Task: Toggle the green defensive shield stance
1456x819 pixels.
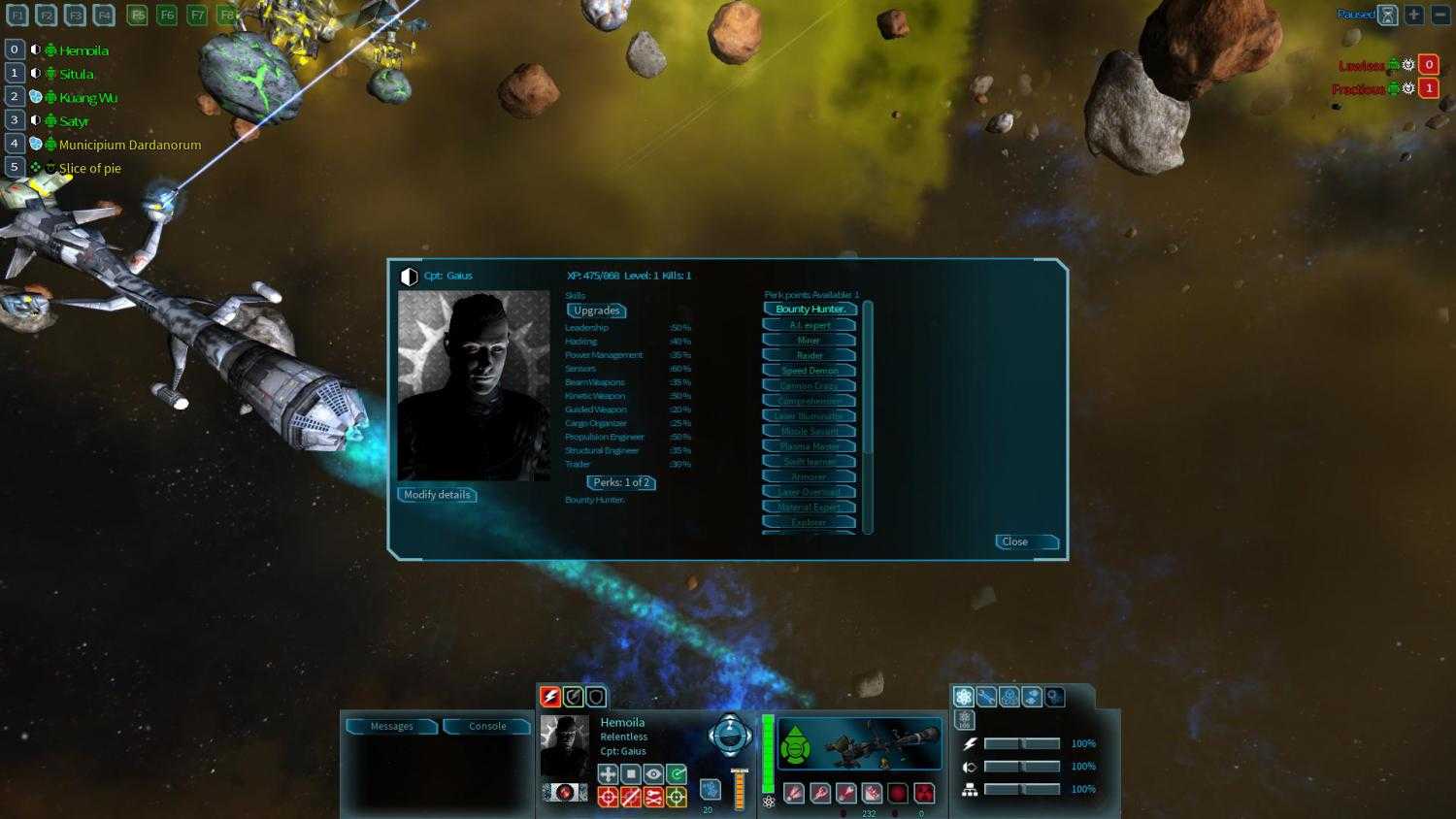Action: 573,696
